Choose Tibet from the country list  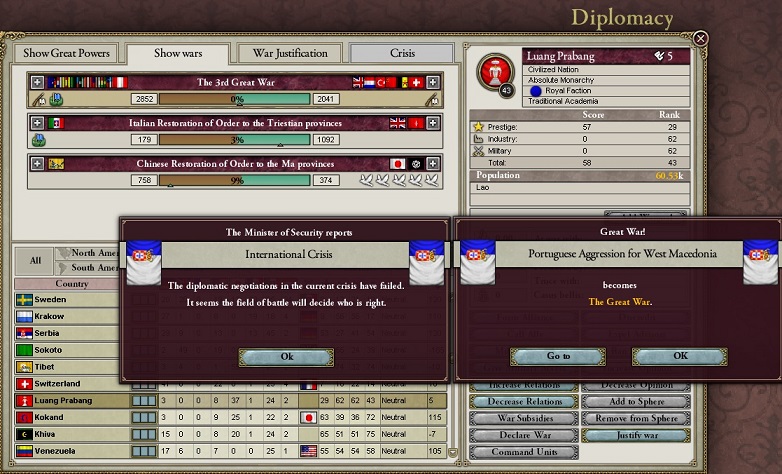(x=47, y=367)
